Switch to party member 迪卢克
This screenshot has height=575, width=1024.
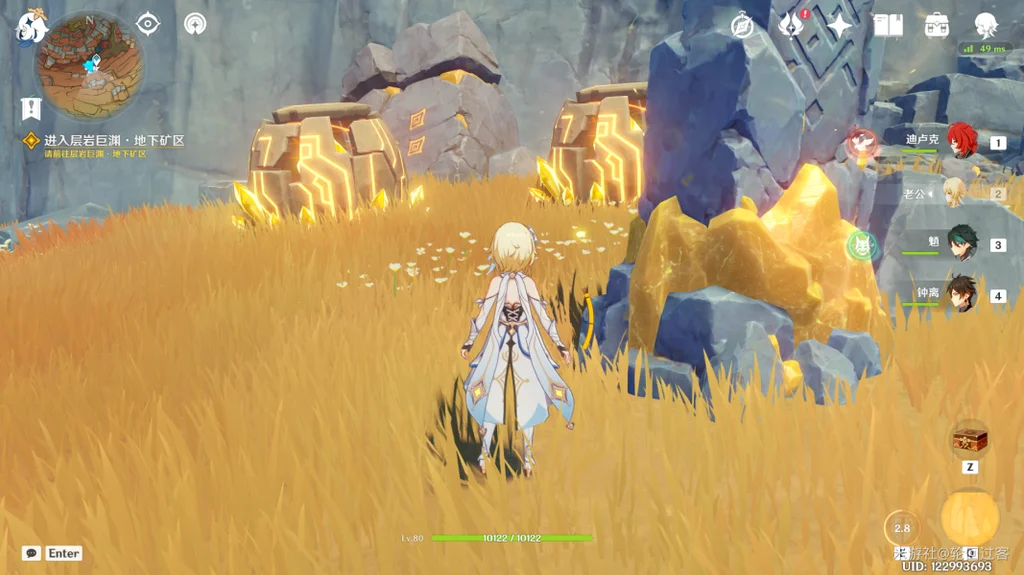[x=961, y=142]
